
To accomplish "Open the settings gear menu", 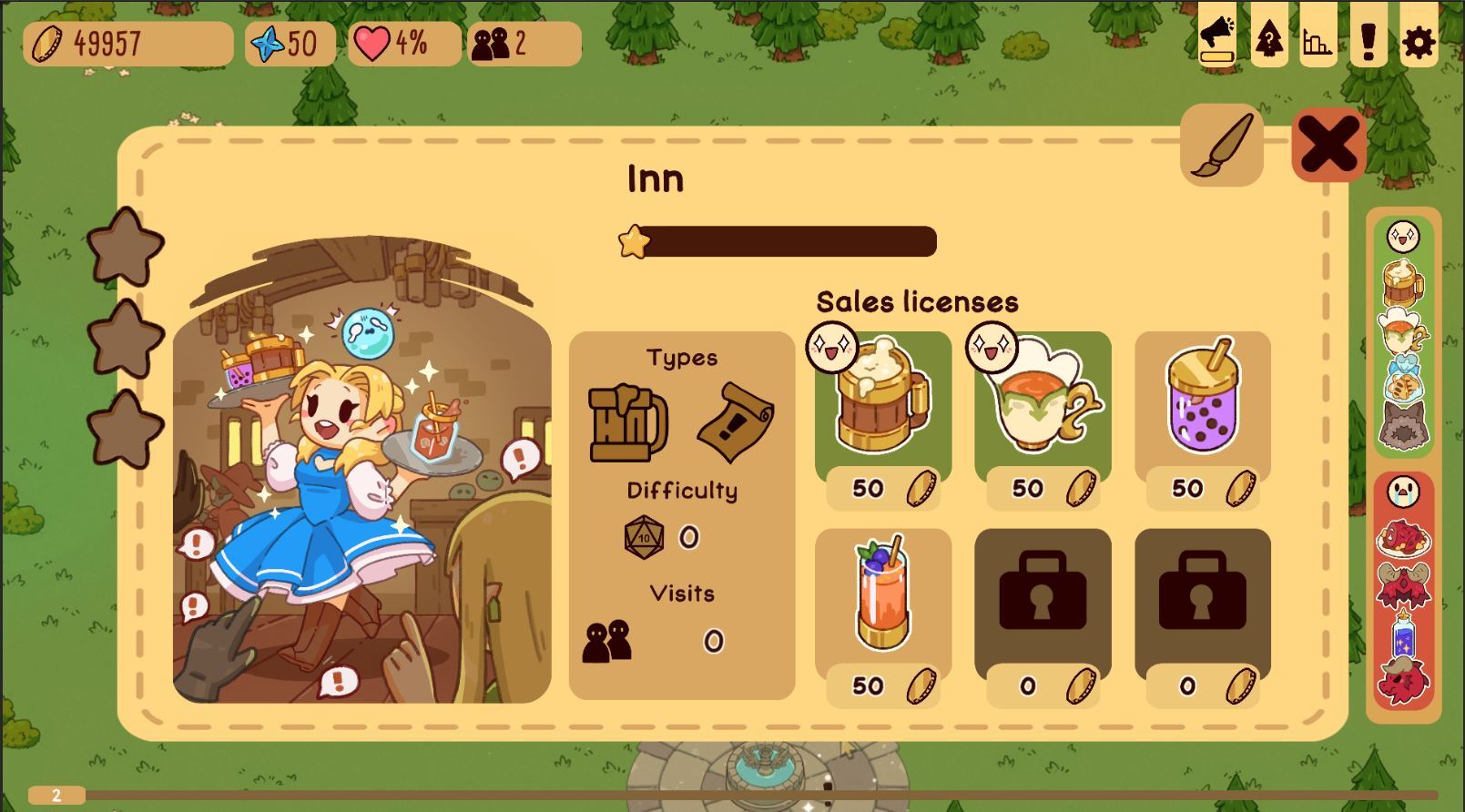I will point(1418,42).
